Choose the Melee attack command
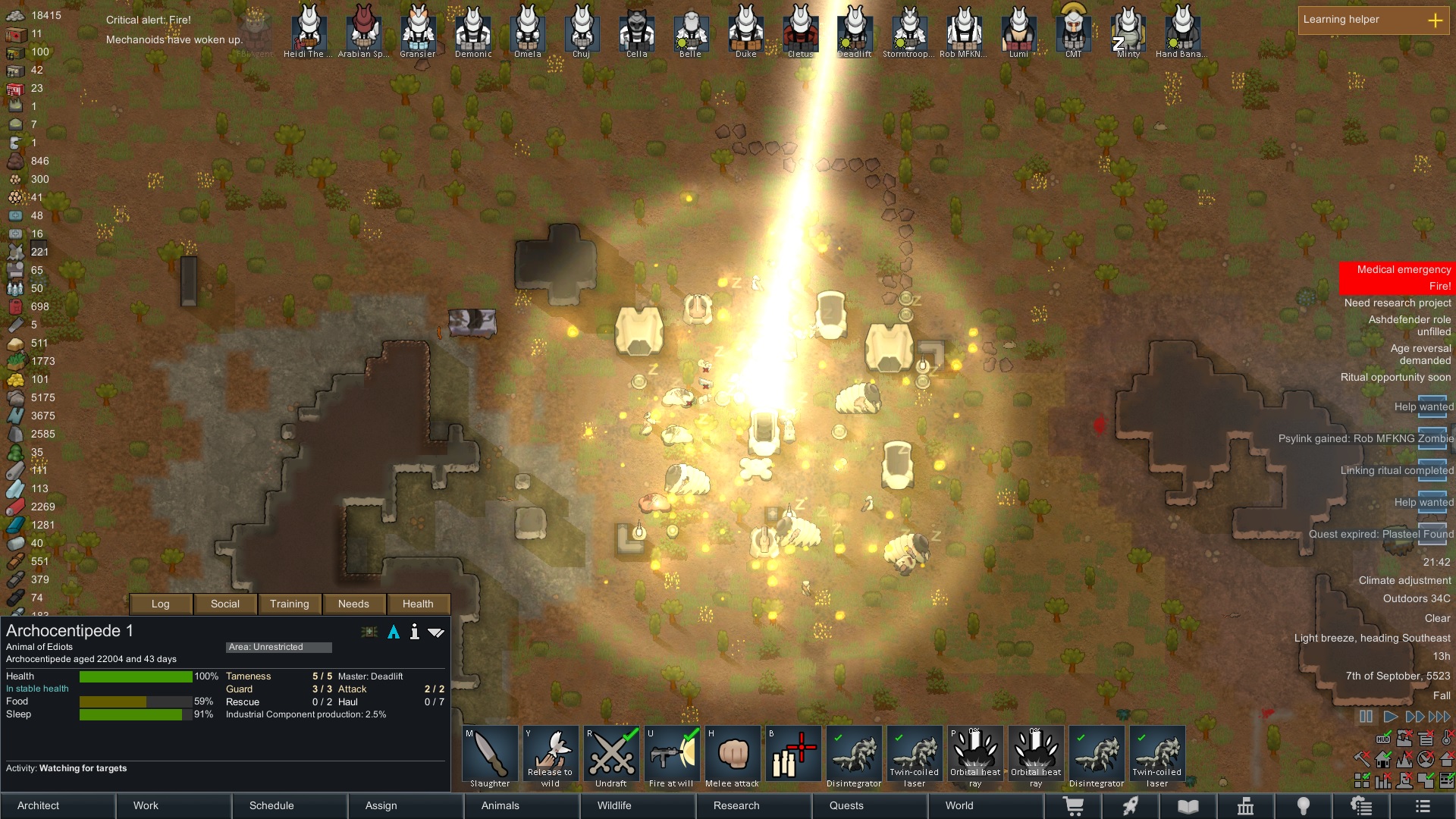 (733, 757)
